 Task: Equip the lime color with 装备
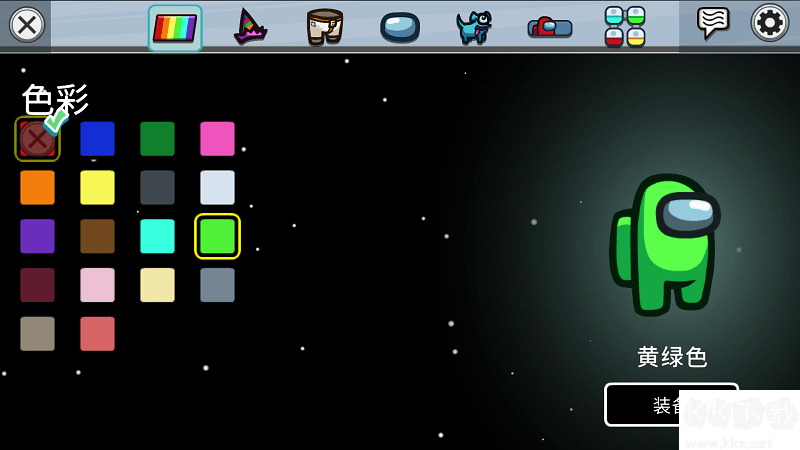point(642,404)
